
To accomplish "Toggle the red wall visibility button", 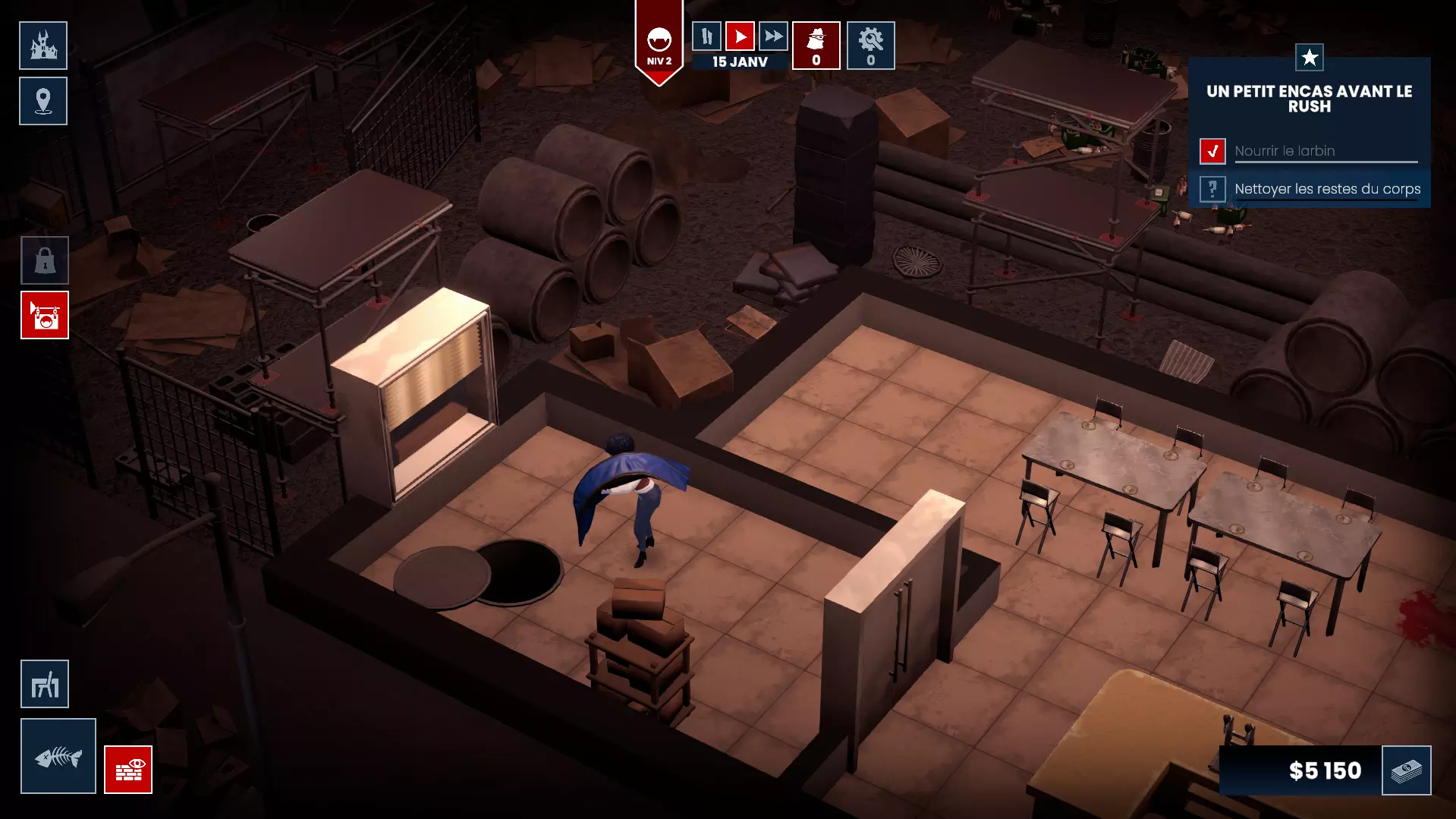I will tap(128, 770).
